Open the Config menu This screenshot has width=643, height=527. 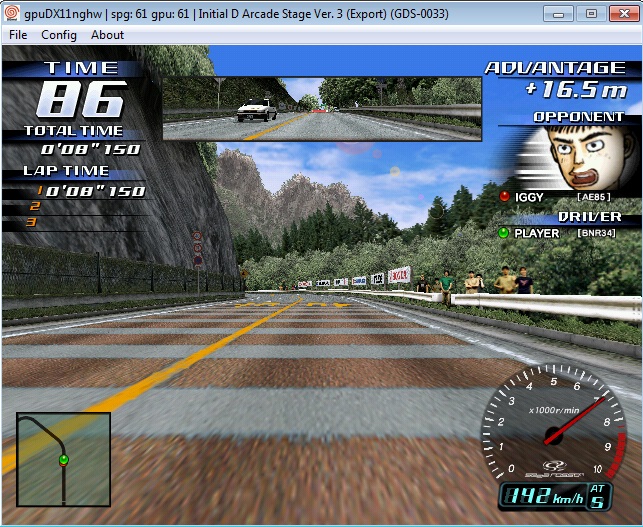[59, 35]
